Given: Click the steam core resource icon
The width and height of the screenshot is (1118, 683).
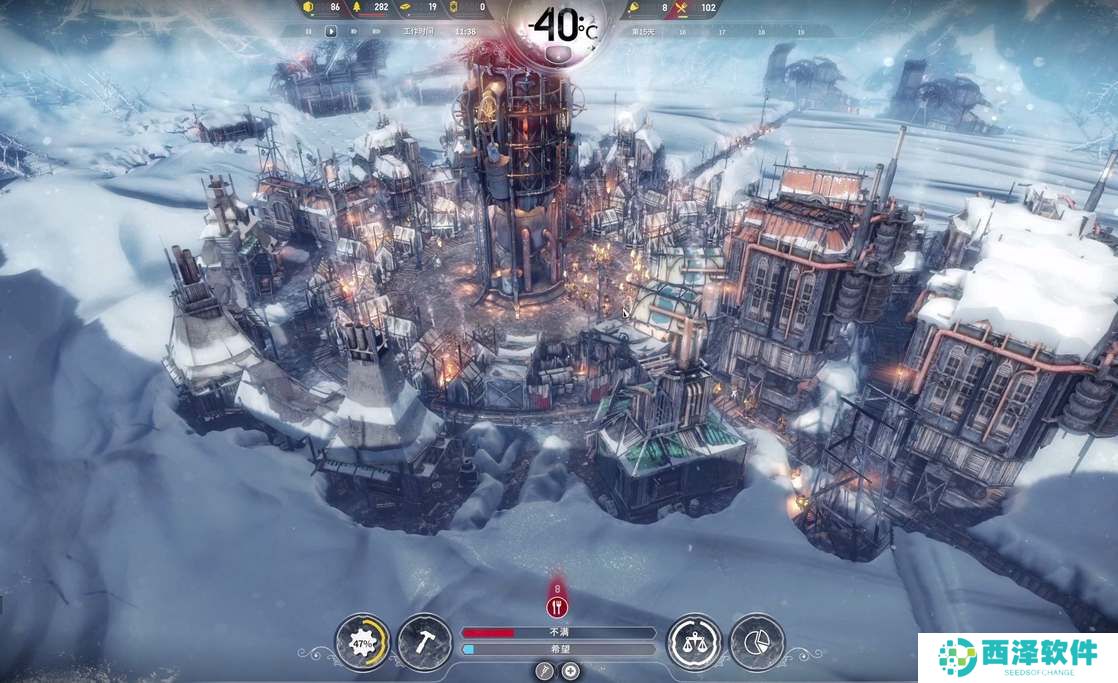Looking at the screenshot, I should point(455,8).
